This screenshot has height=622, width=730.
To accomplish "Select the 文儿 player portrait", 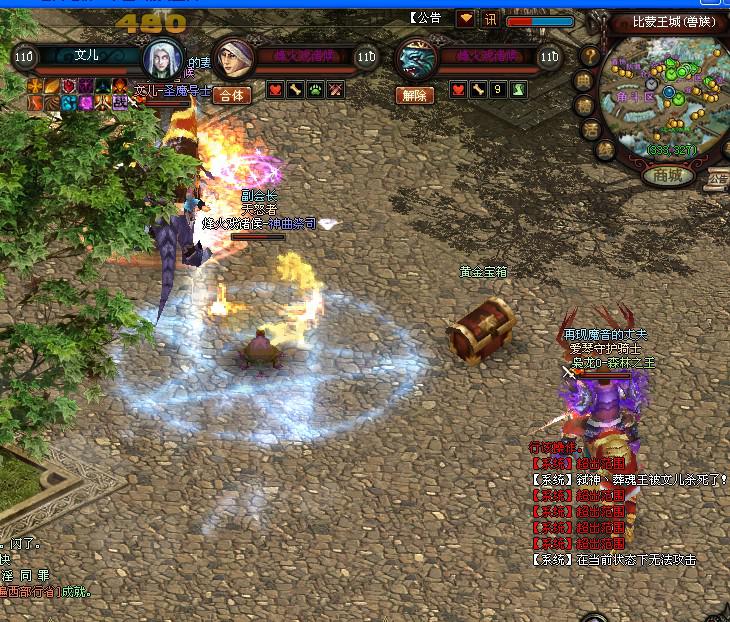I will point(162,59).
